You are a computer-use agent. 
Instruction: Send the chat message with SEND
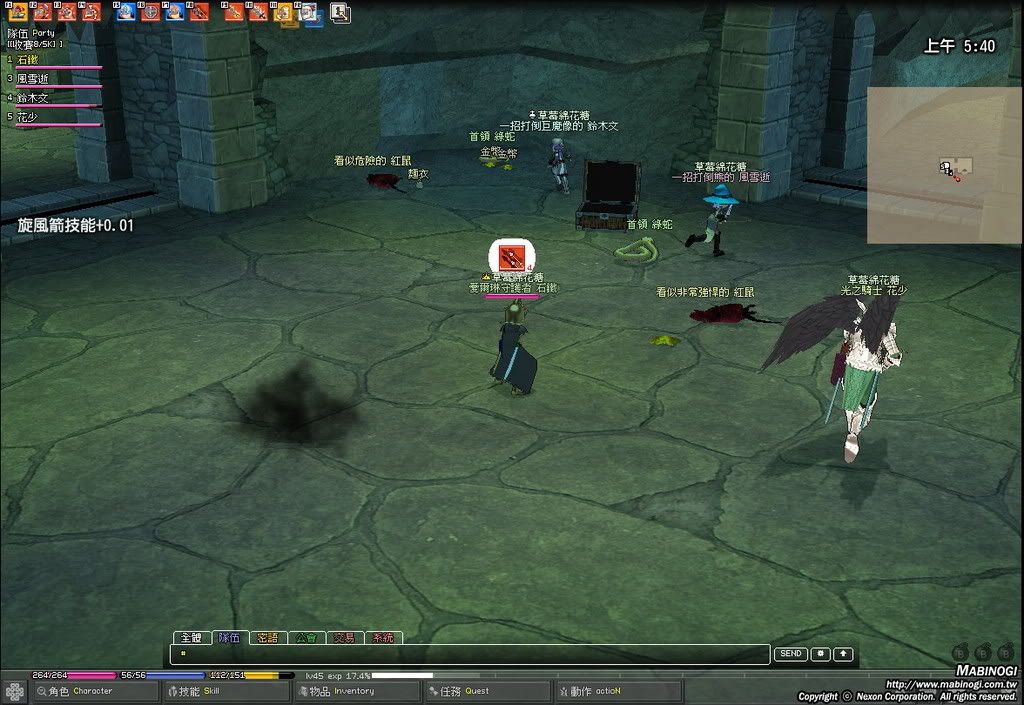click(x=790, y=654)
